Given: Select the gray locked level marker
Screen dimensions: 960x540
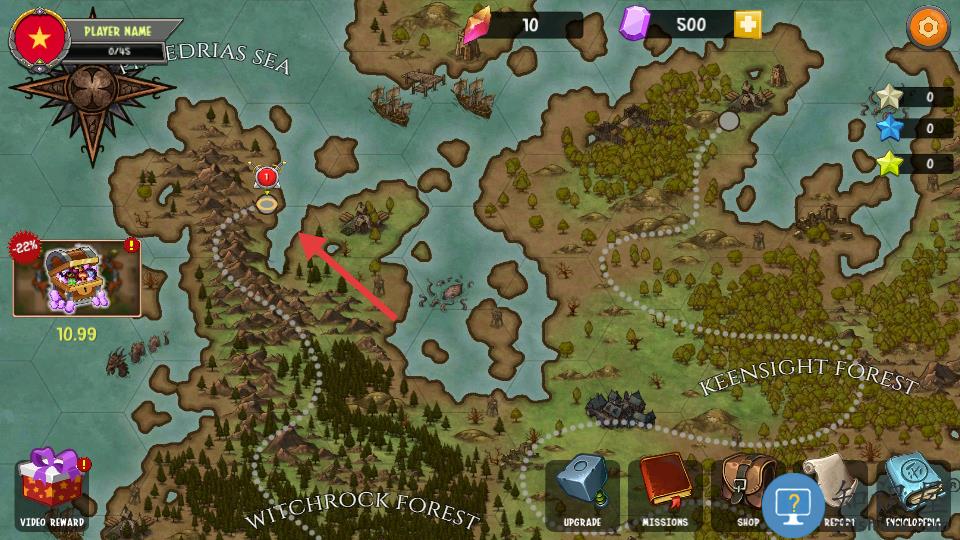Looking at the screenshot, I should pos(729,121).
